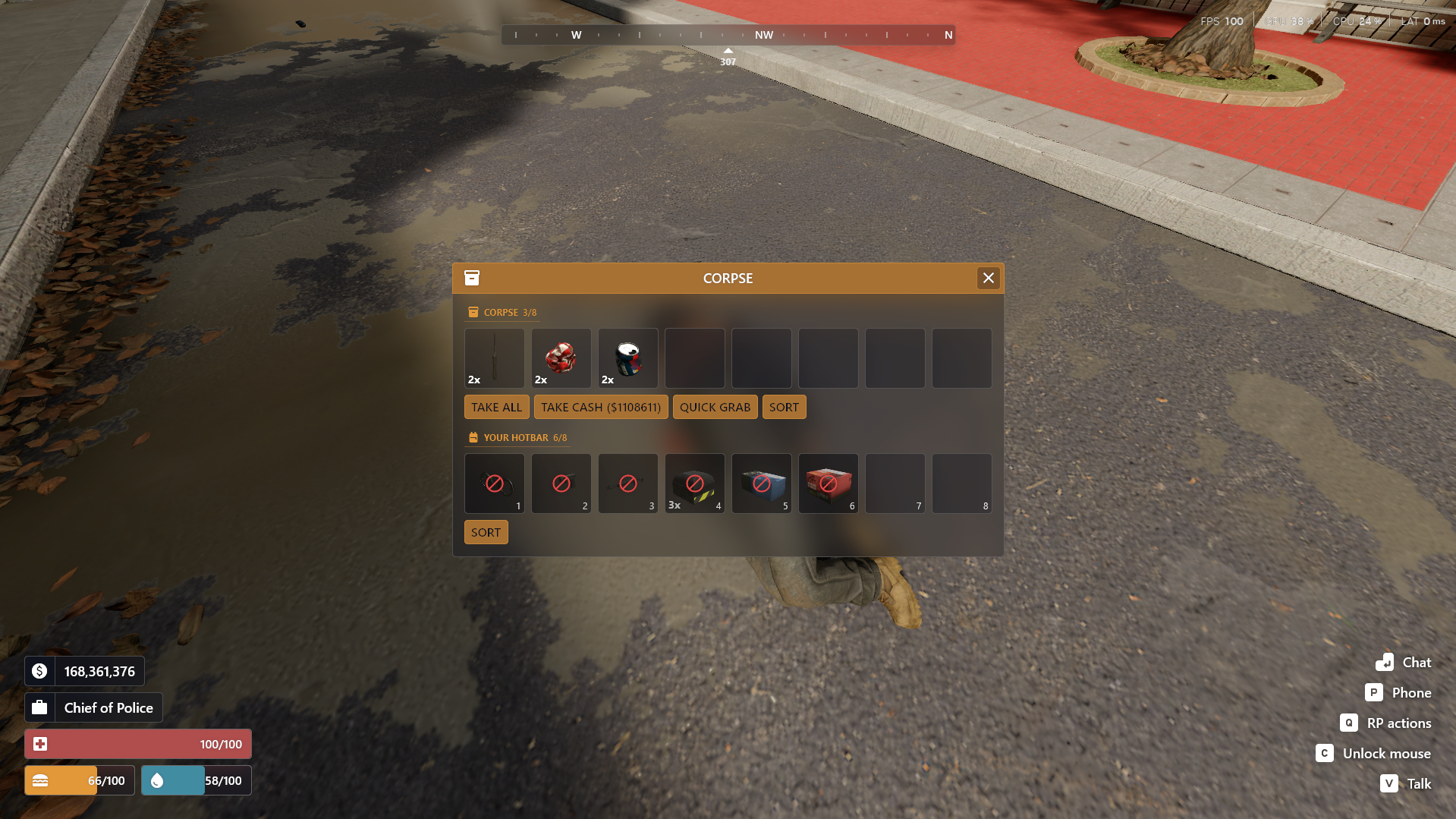The width and height of the screenshot is (1456, 819).
Task: Sort your hotbar items
Action: point(486,532)
